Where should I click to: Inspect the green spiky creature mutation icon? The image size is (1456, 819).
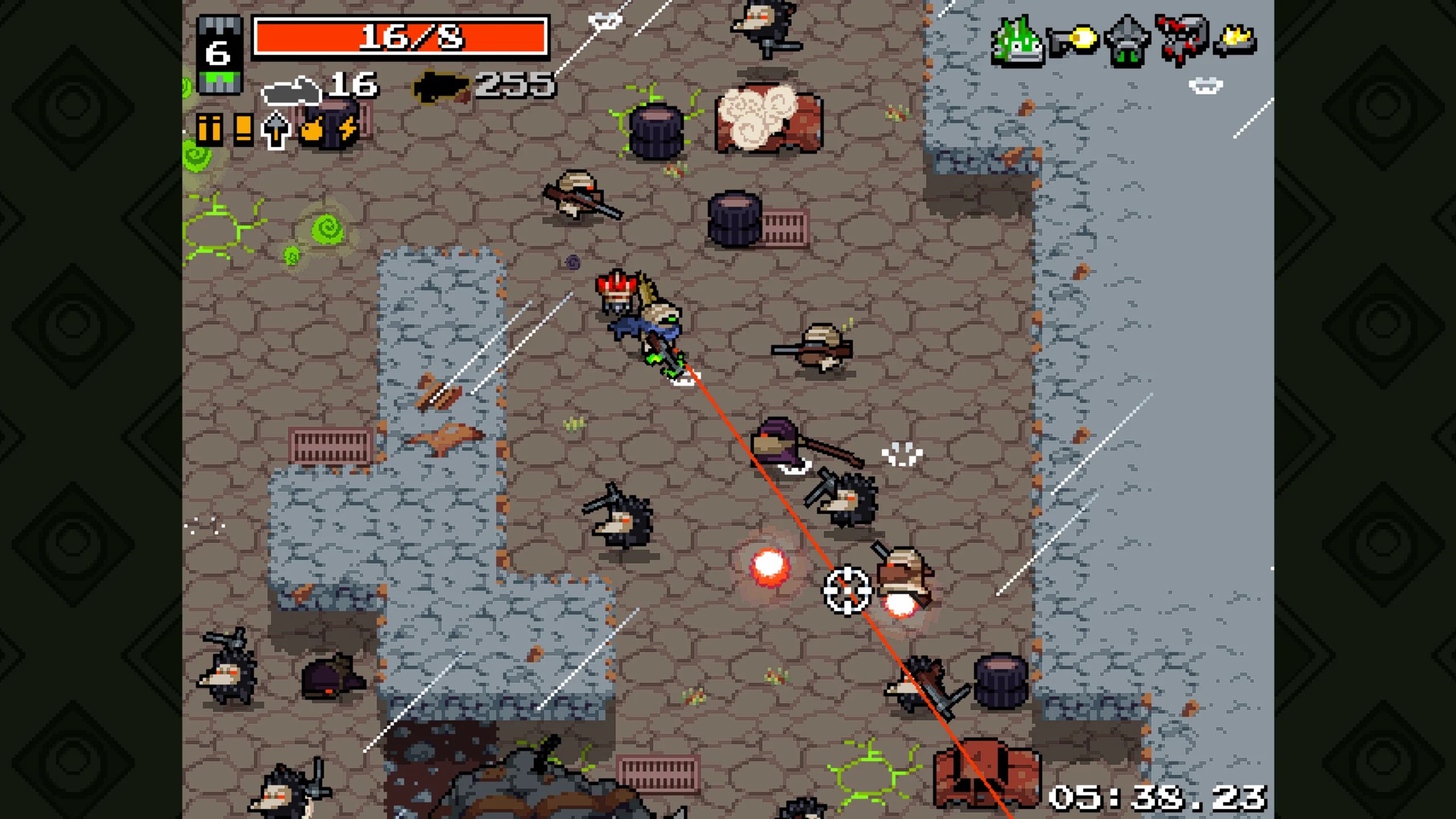pos(1017,42)
